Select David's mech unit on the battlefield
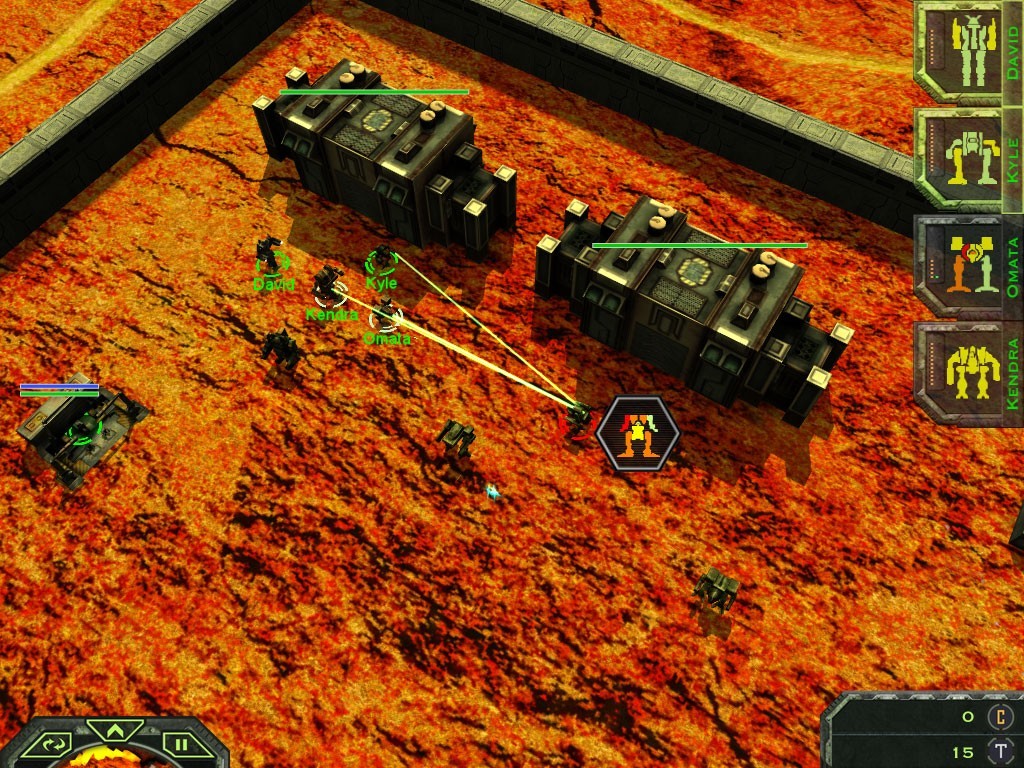This screenshot has height=768, width=1024. 270,254
